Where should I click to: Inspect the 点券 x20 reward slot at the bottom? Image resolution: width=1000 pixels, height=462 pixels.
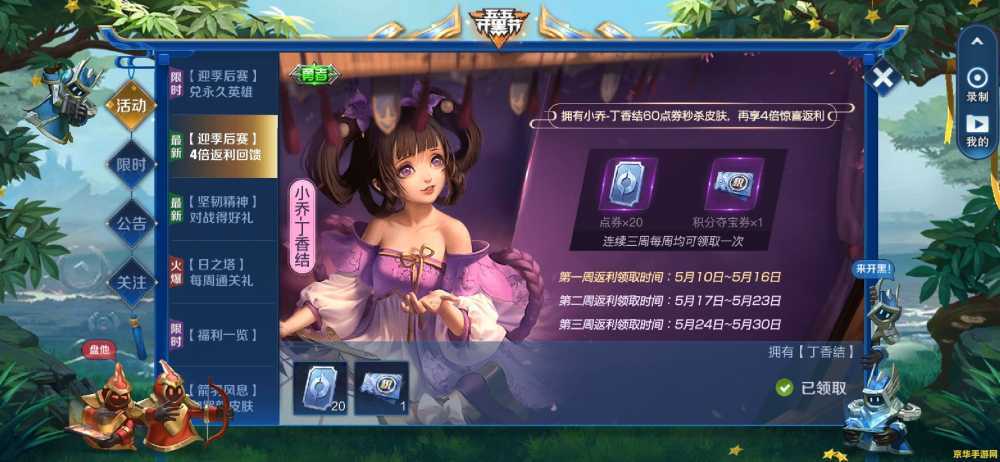[321, 385]
